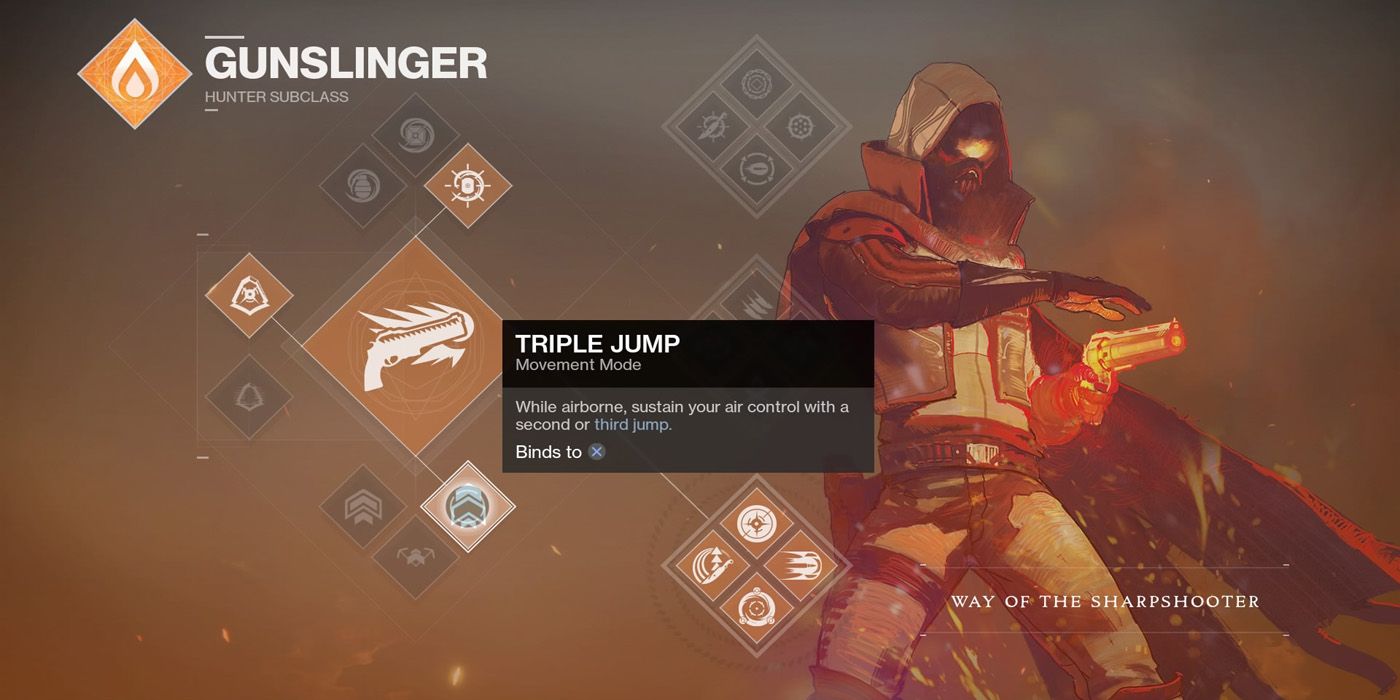
Task: Pick the orange ringed target perk at cluster bottom
Action: pos(757,608)
